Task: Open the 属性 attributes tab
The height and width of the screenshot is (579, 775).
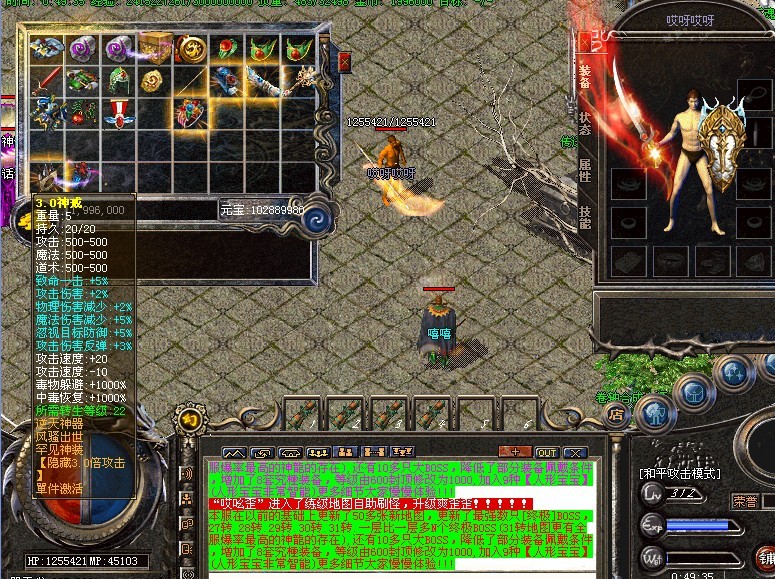Action: (586, 170)
